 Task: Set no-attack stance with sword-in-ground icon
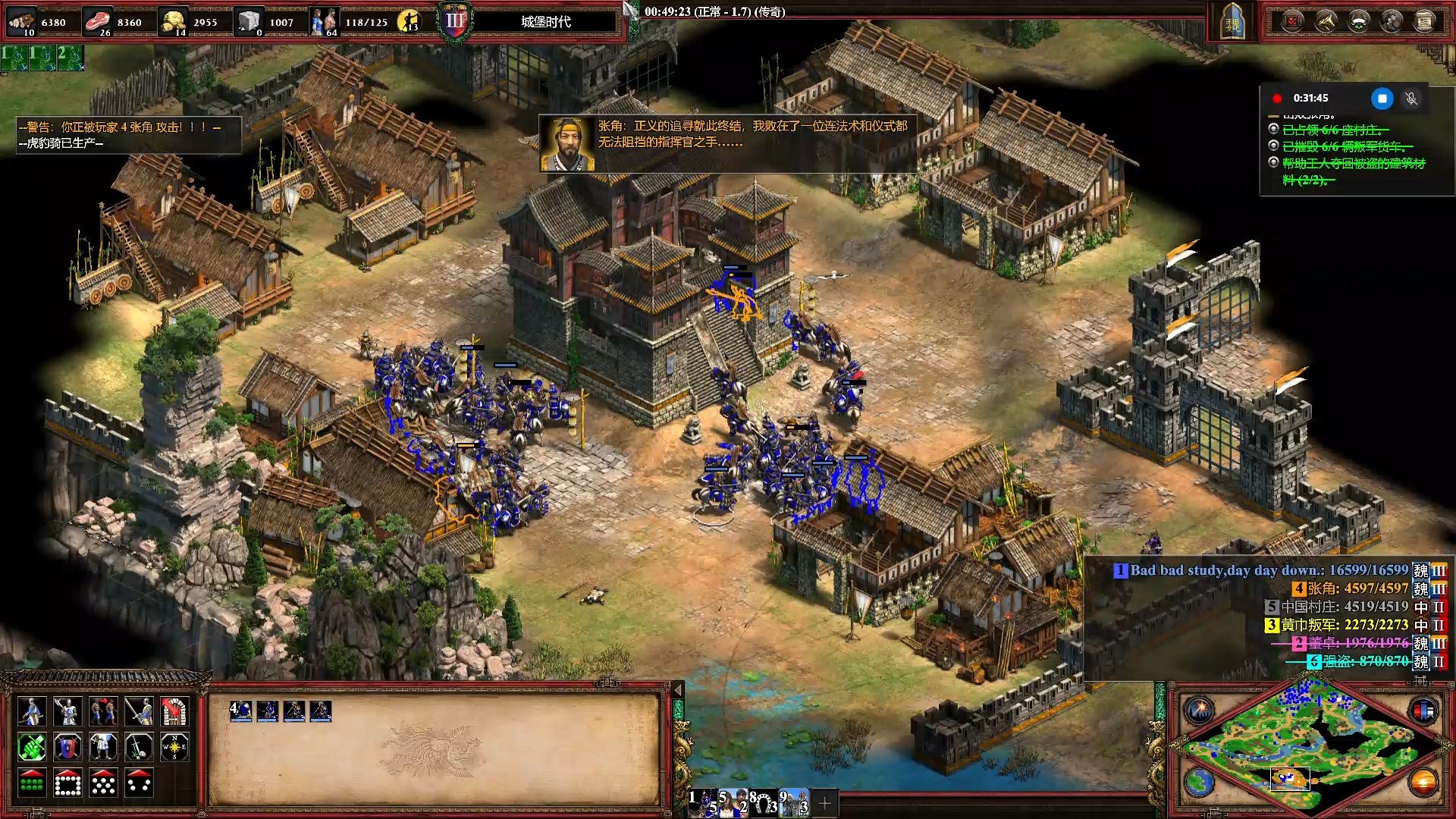coord(139,747)
